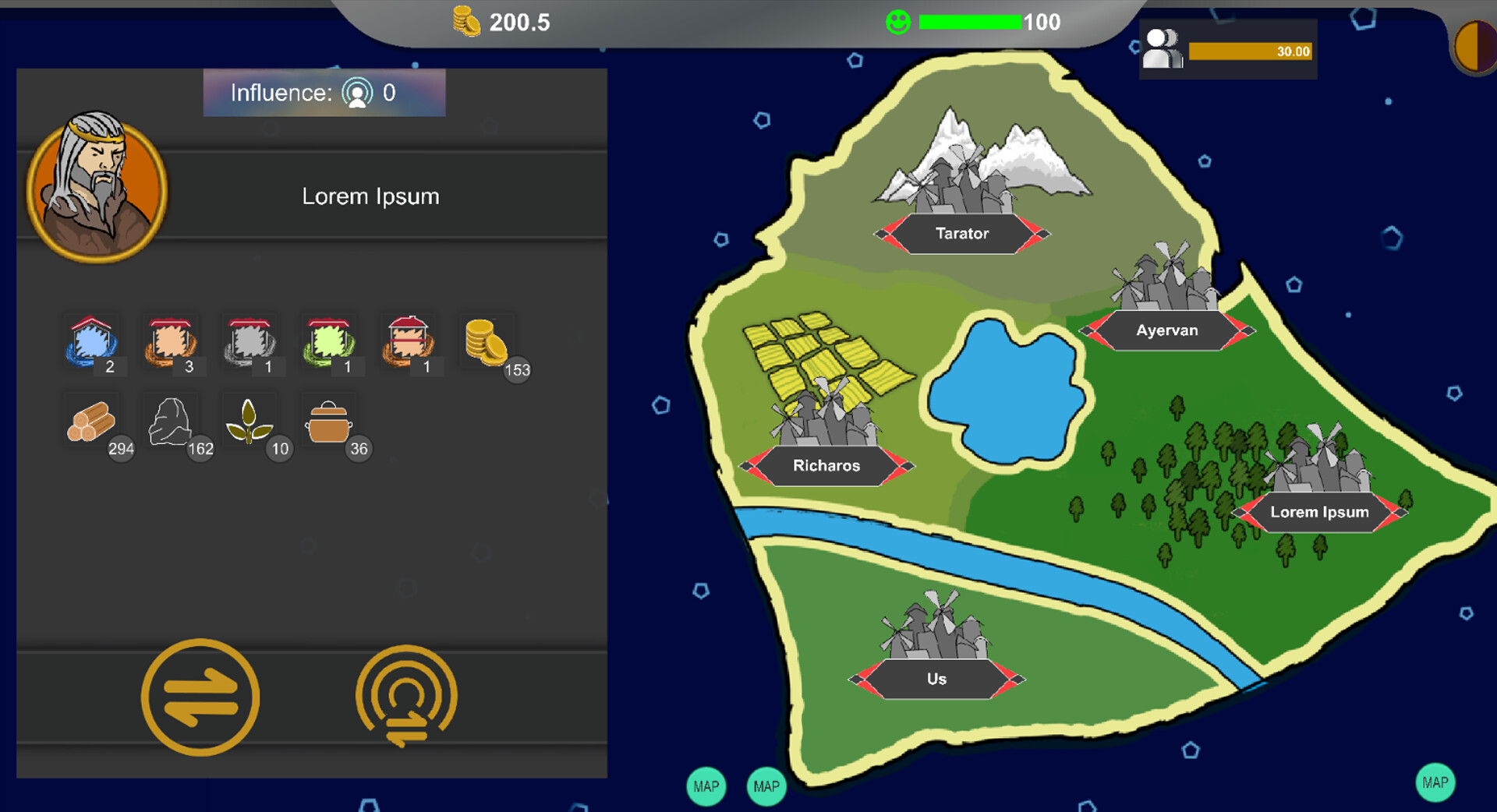Select the gold coins stack showing 153
Viewport: 1497px width, 812px height.
487,344
